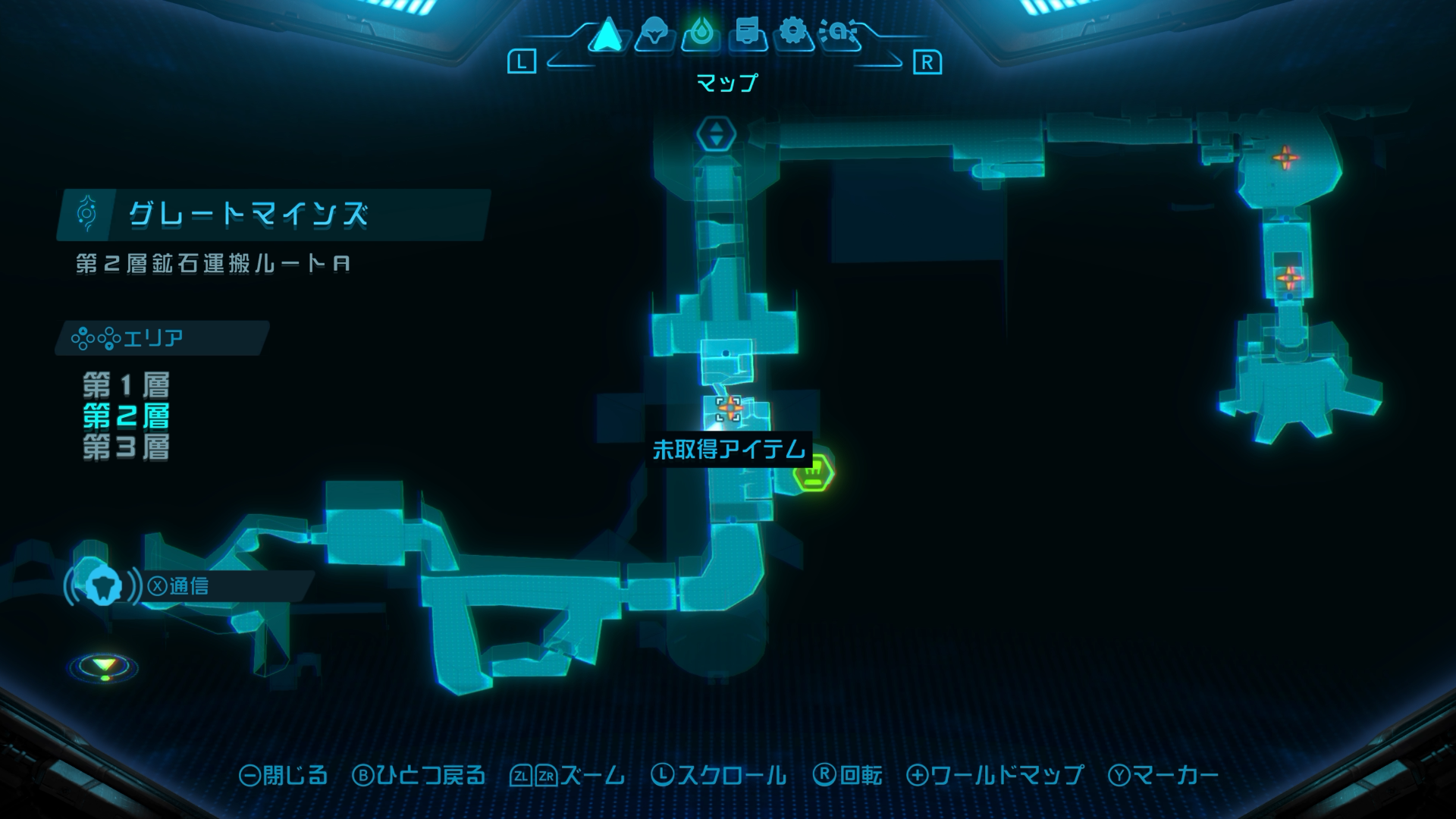Open the Samus helmet tab
Image resolution: width=1456 pixels, height=819 pixels.
(x=654, y=34)
